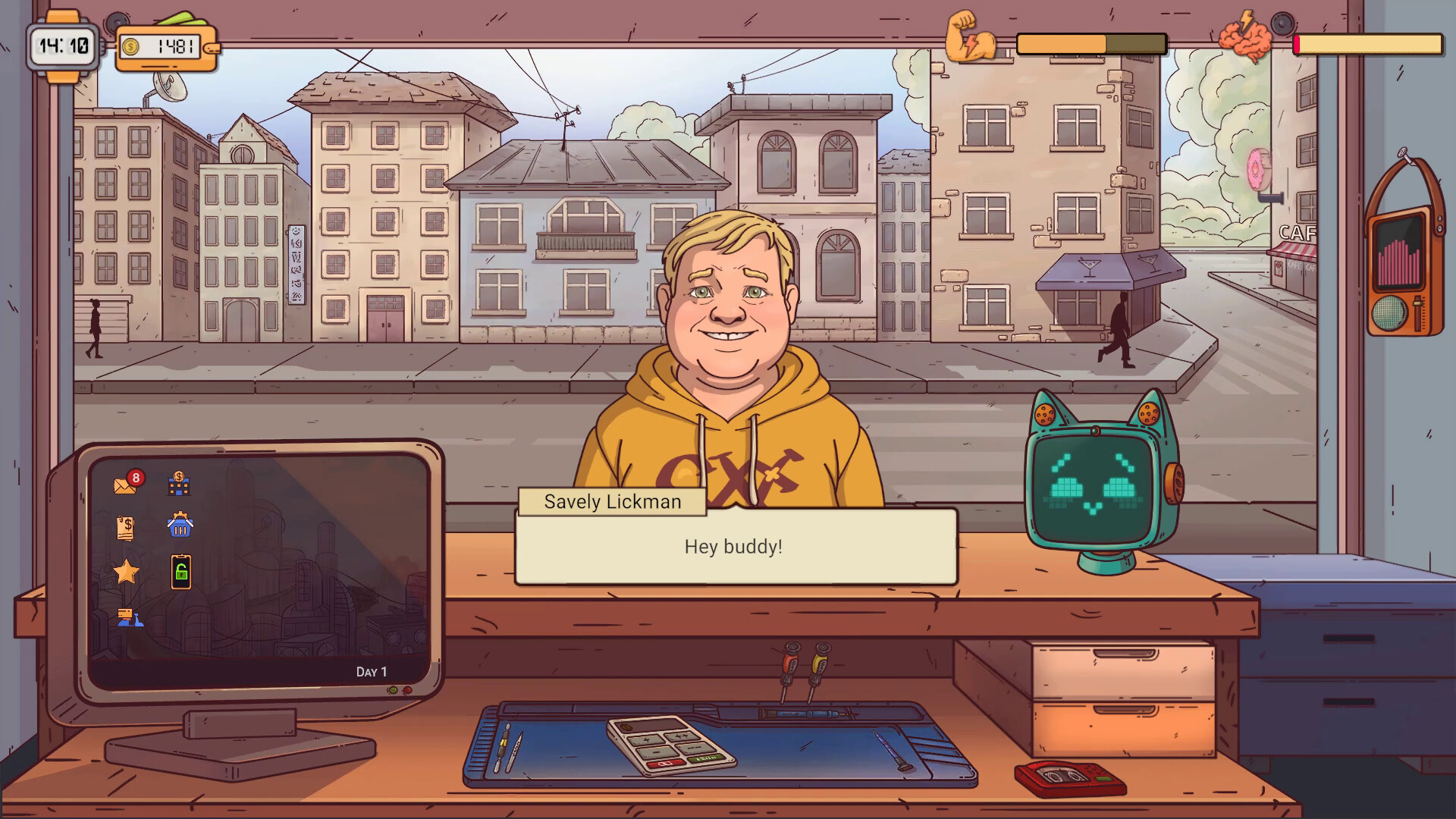Open the bank building app
The width and height of the screenshot is (1456, 819).
pyautogui.click(x=177, y=483)
